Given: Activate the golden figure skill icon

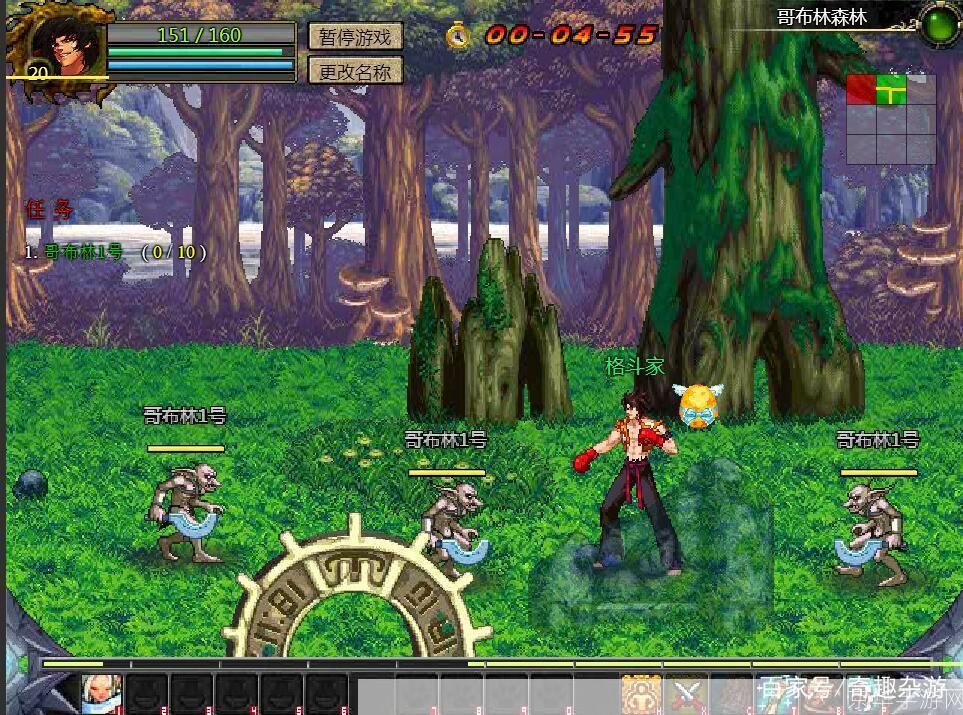Looking at the screenshot, I should point(640,694).
